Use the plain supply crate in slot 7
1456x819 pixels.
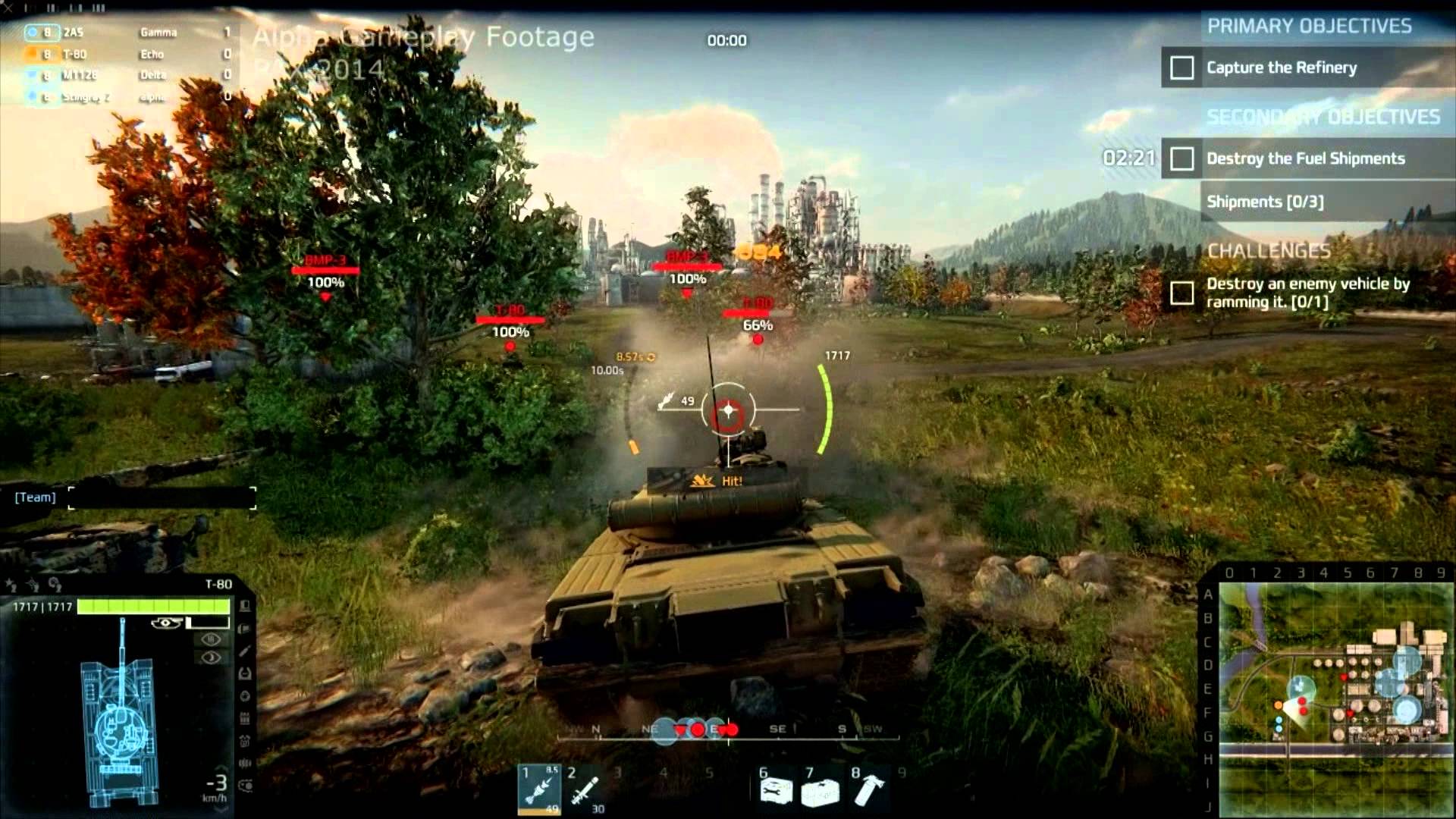[x=821, y=791]
